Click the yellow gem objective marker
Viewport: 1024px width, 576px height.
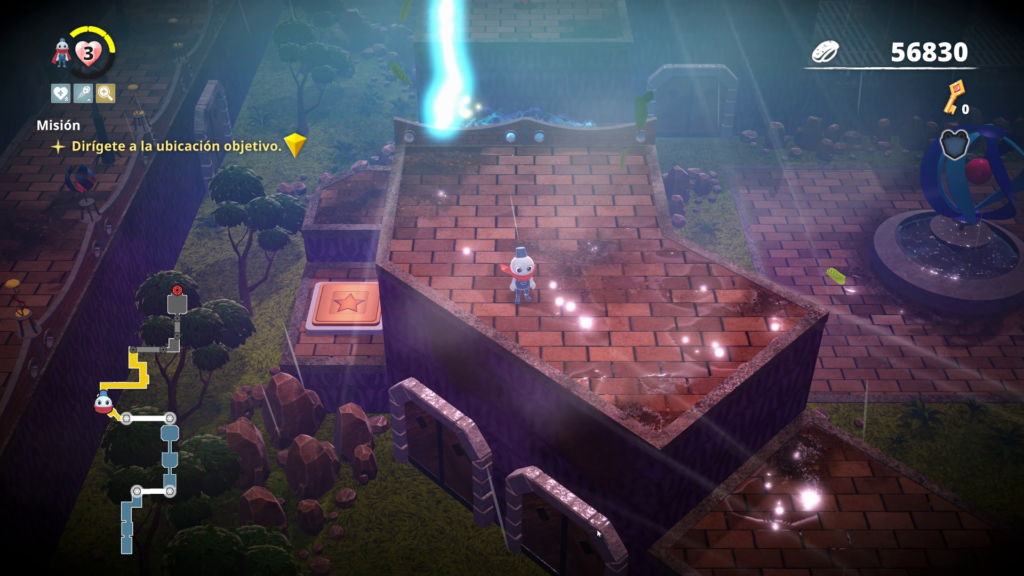click(294, 146)
